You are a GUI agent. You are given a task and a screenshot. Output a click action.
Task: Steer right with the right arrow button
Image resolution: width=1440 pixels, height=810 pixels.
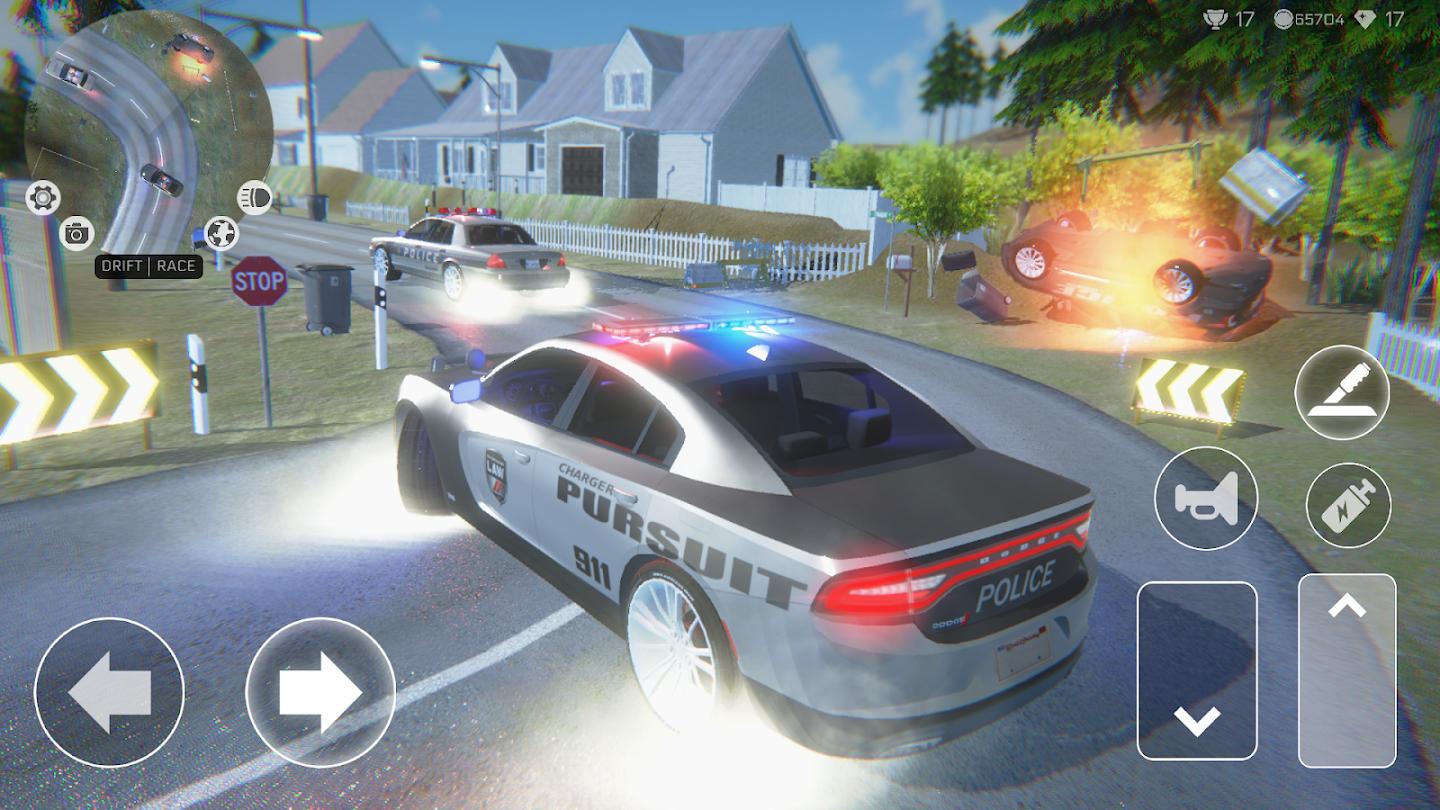pos(320,692)
